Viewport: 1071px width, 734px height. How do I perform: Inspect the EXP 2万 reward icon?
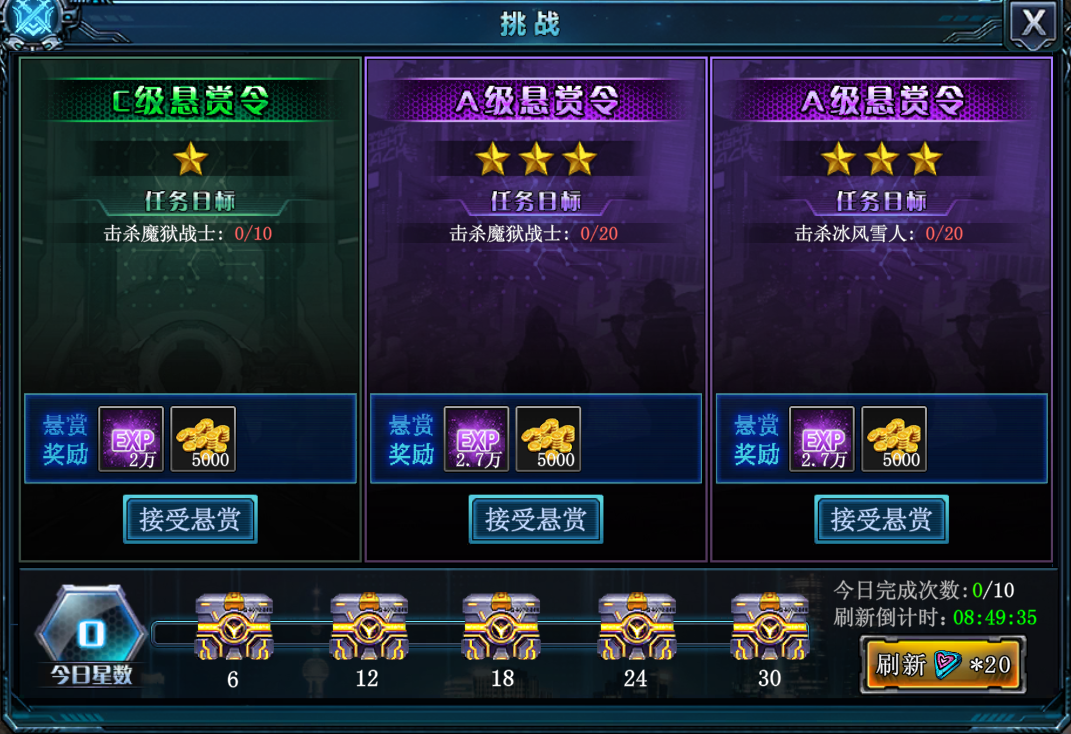pyautogui.click(x=131, y=439)
